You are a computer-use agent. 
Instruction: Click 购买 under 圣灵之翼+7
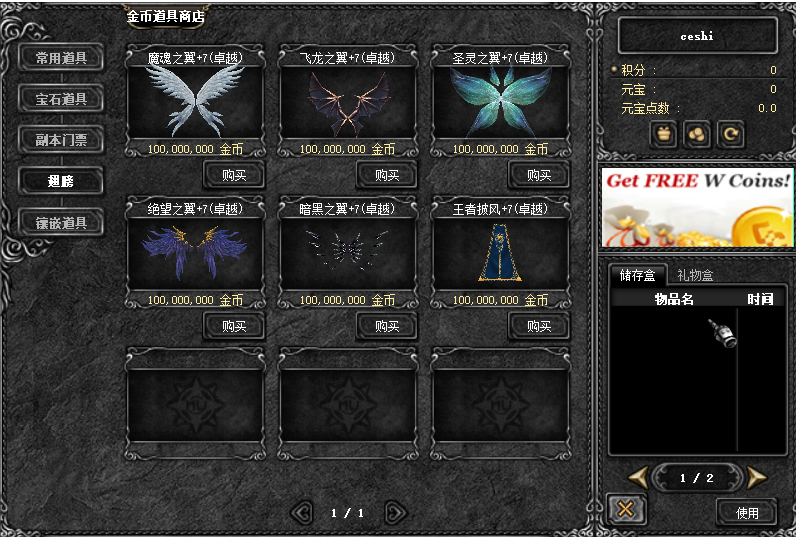[x=539, y=175]
